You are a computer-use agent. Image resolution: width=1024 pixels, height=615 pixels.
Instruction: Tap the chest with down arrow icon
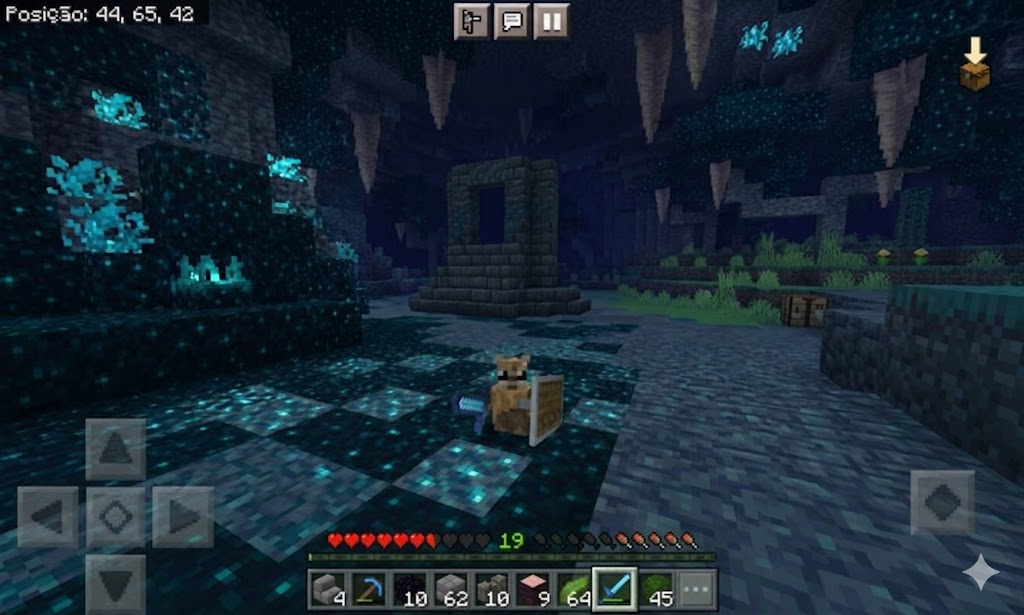(x=974, y=64)
